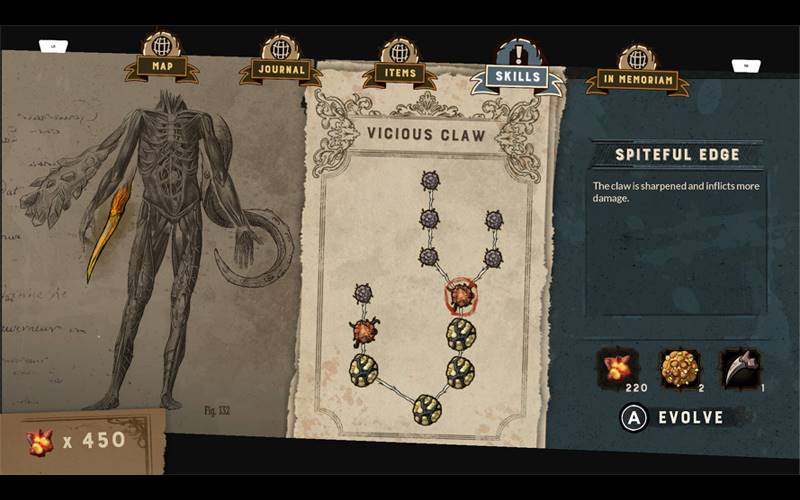
Task: Select the root node of the skill tree
Action: pos(427,408)
